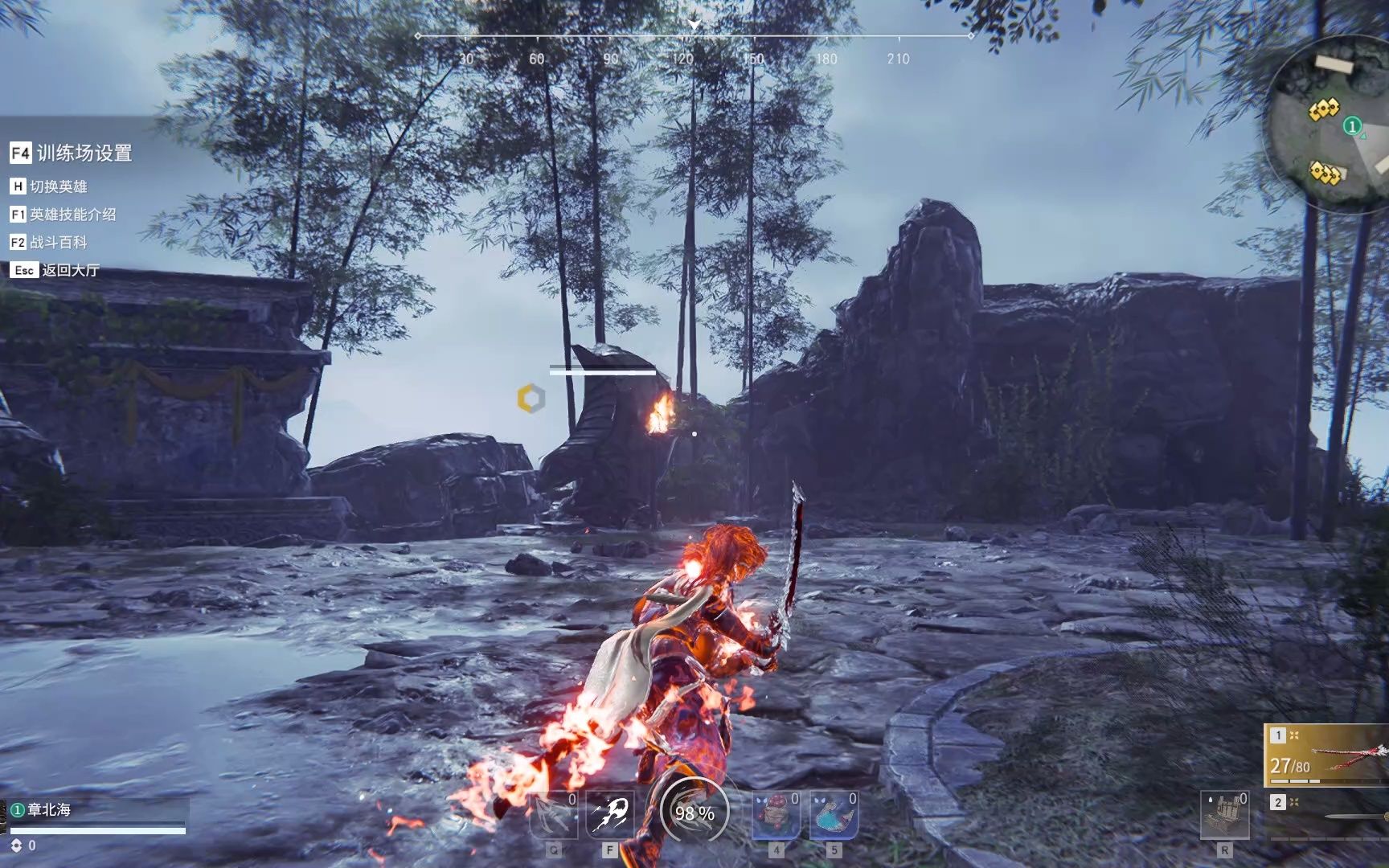Select the repair kit item slot

pyautogui.click(x=1224, y=814)
